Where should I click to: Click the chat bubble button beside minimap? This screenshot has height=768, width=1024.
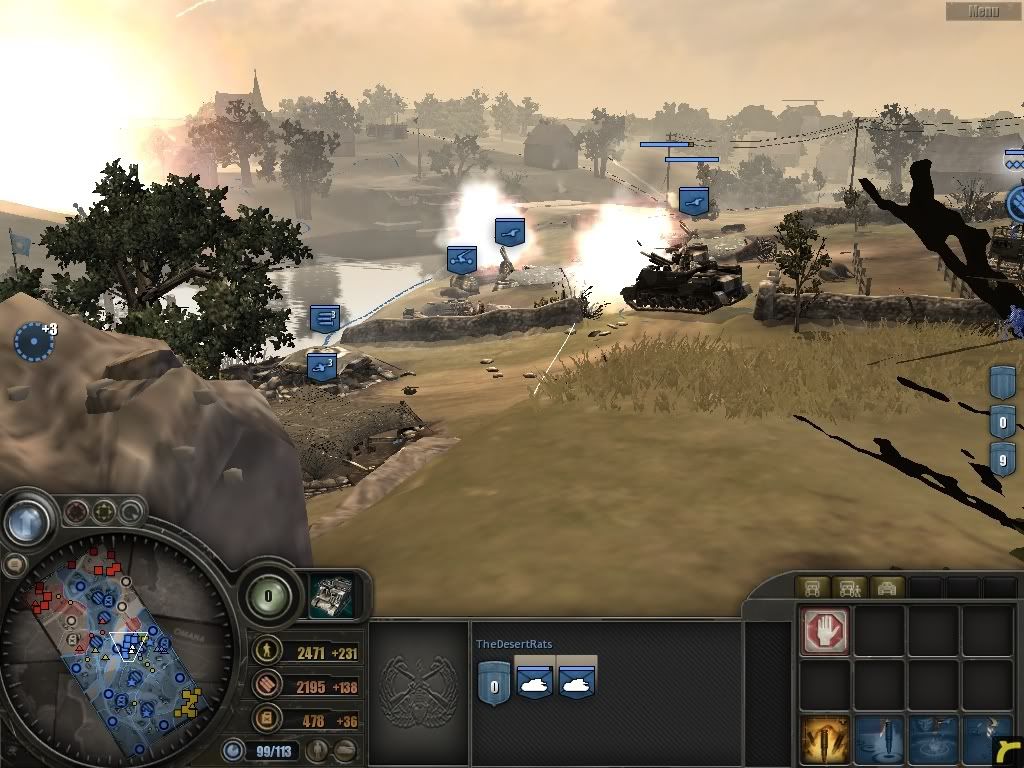tap(14, 564)
